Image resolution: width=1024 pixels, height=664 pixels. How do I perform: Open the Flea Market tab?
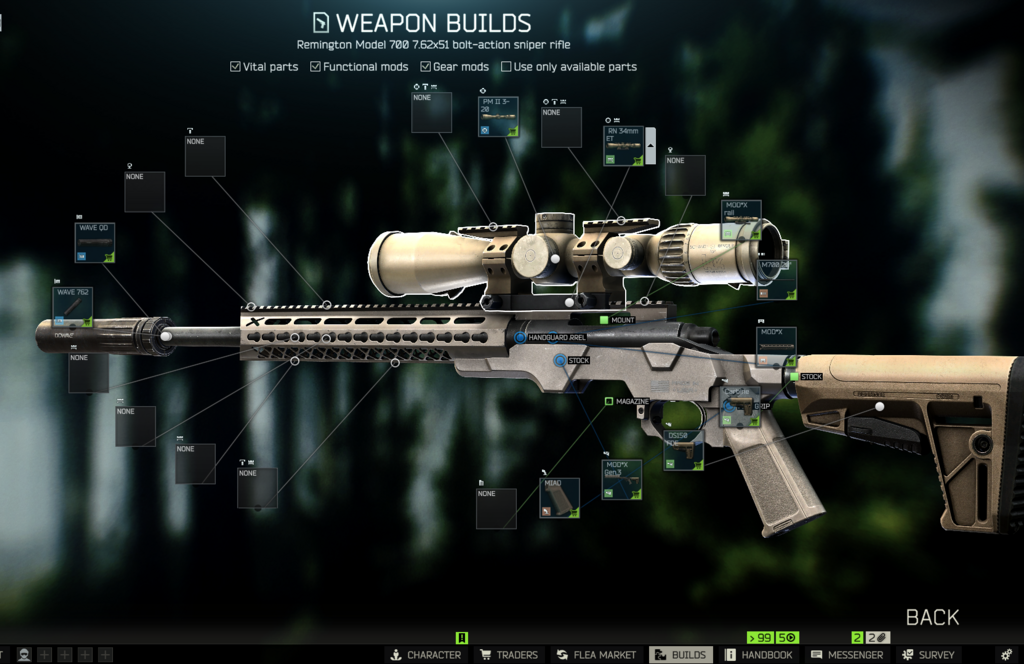[x=597, y=655]
